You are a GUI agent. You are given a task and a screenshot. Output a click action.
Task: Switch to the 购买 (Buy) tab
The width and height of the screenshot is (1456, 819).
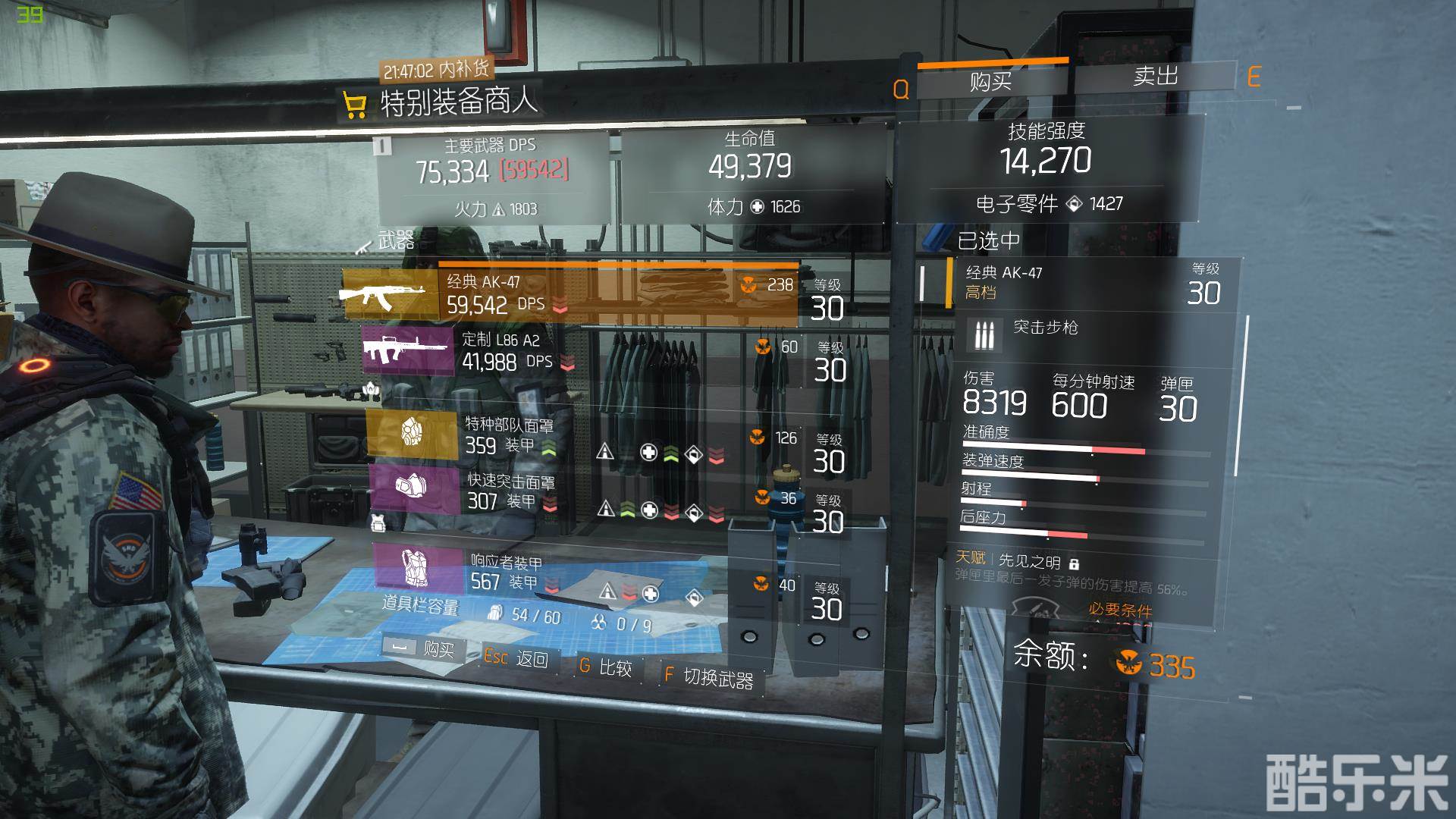pos(990,80)
